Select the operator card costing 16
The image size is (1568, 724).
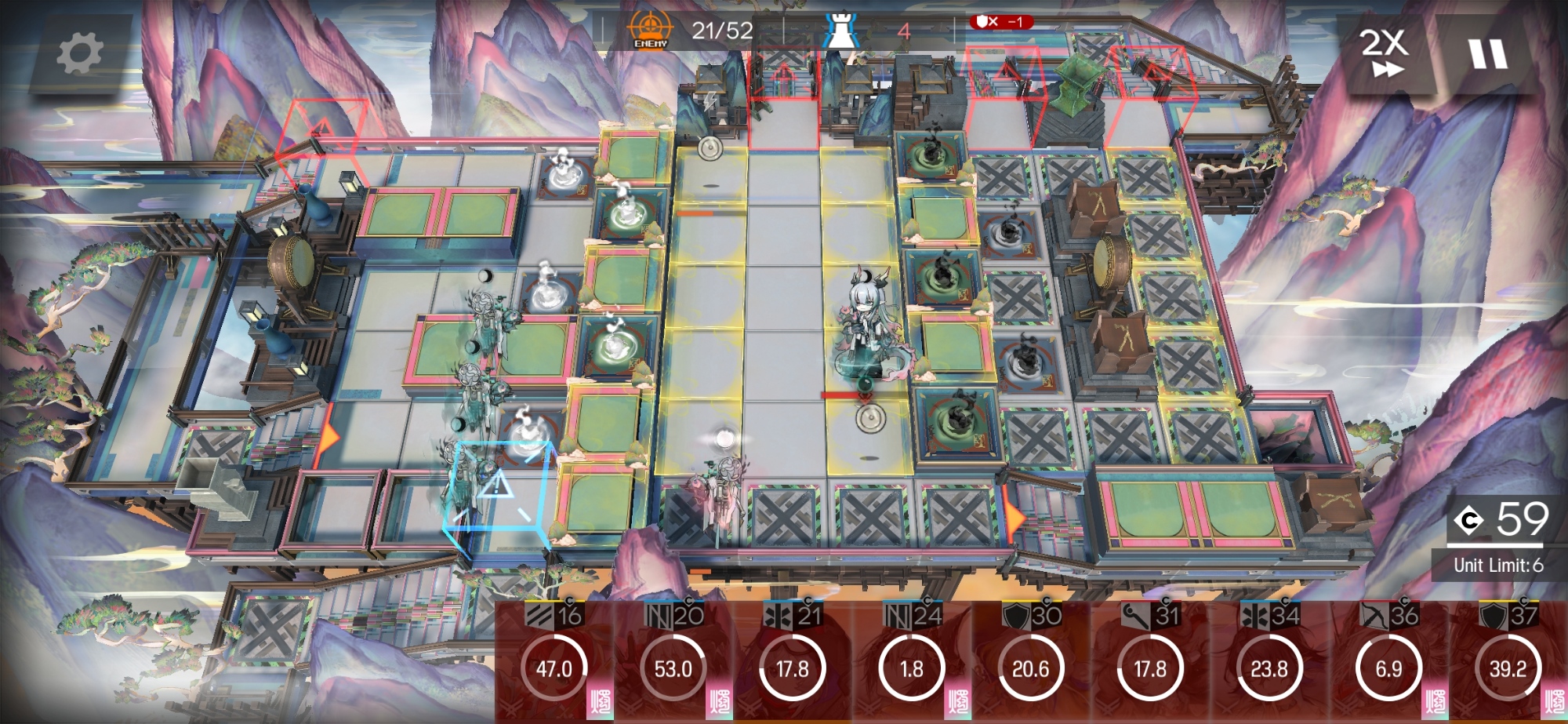pyautogui.click(x=554, y=663)
